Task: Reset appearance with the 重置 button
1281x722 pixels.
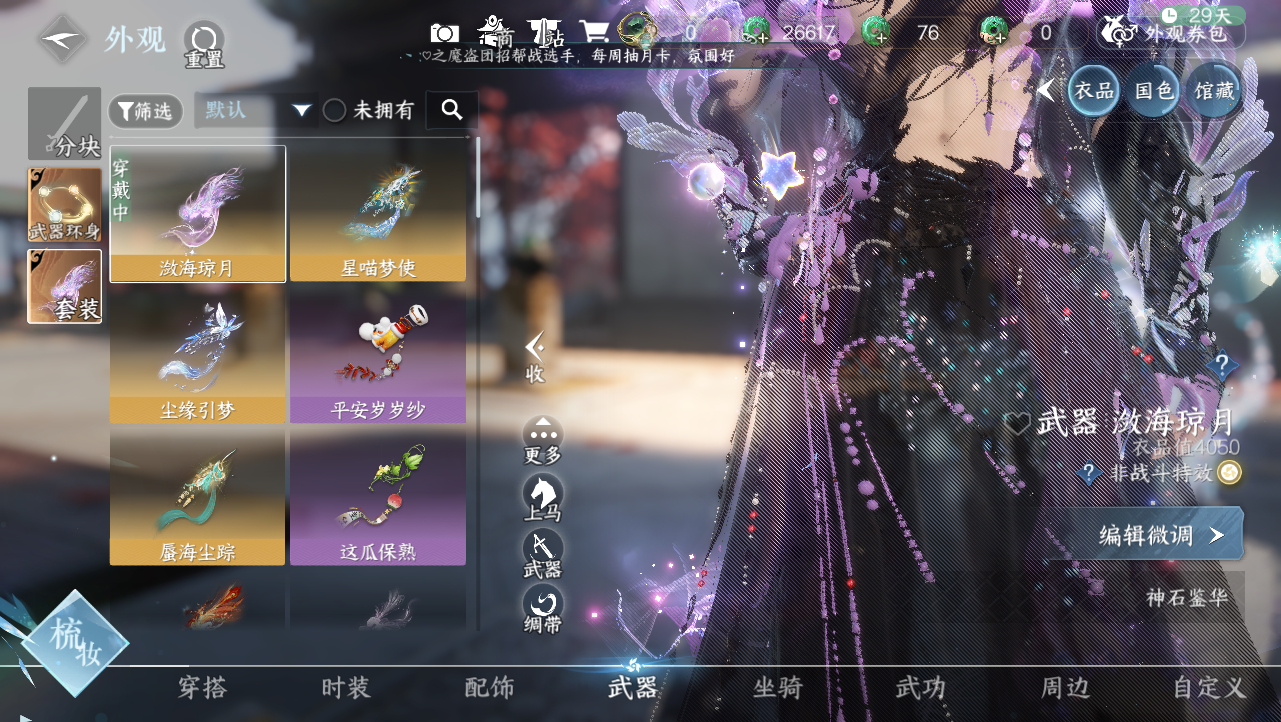Action: [203, 44]
